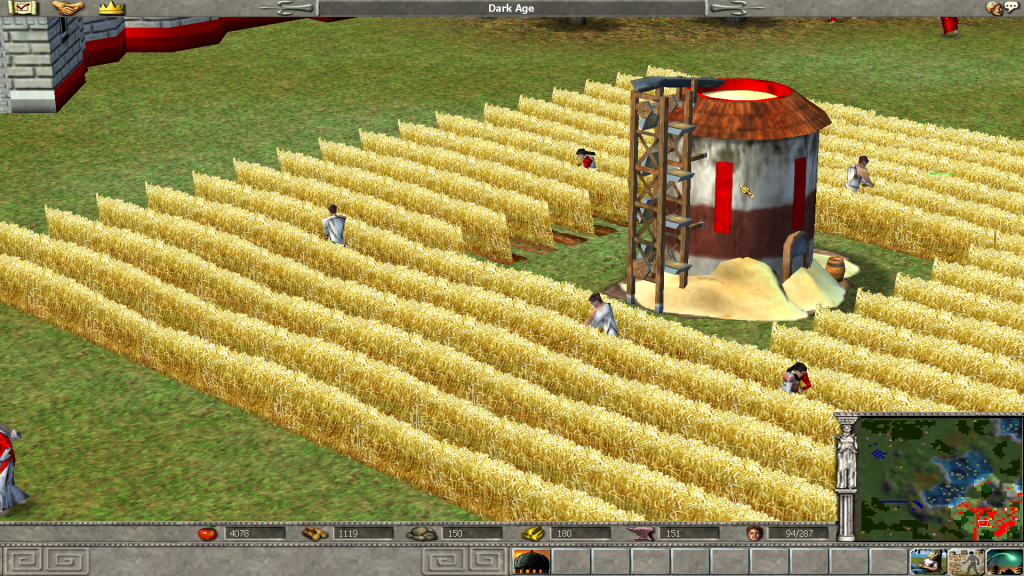Click the green aurora icon button
Viewport: 1024px width, 576px height.
pyautogui.click(x=1004, y=561)
